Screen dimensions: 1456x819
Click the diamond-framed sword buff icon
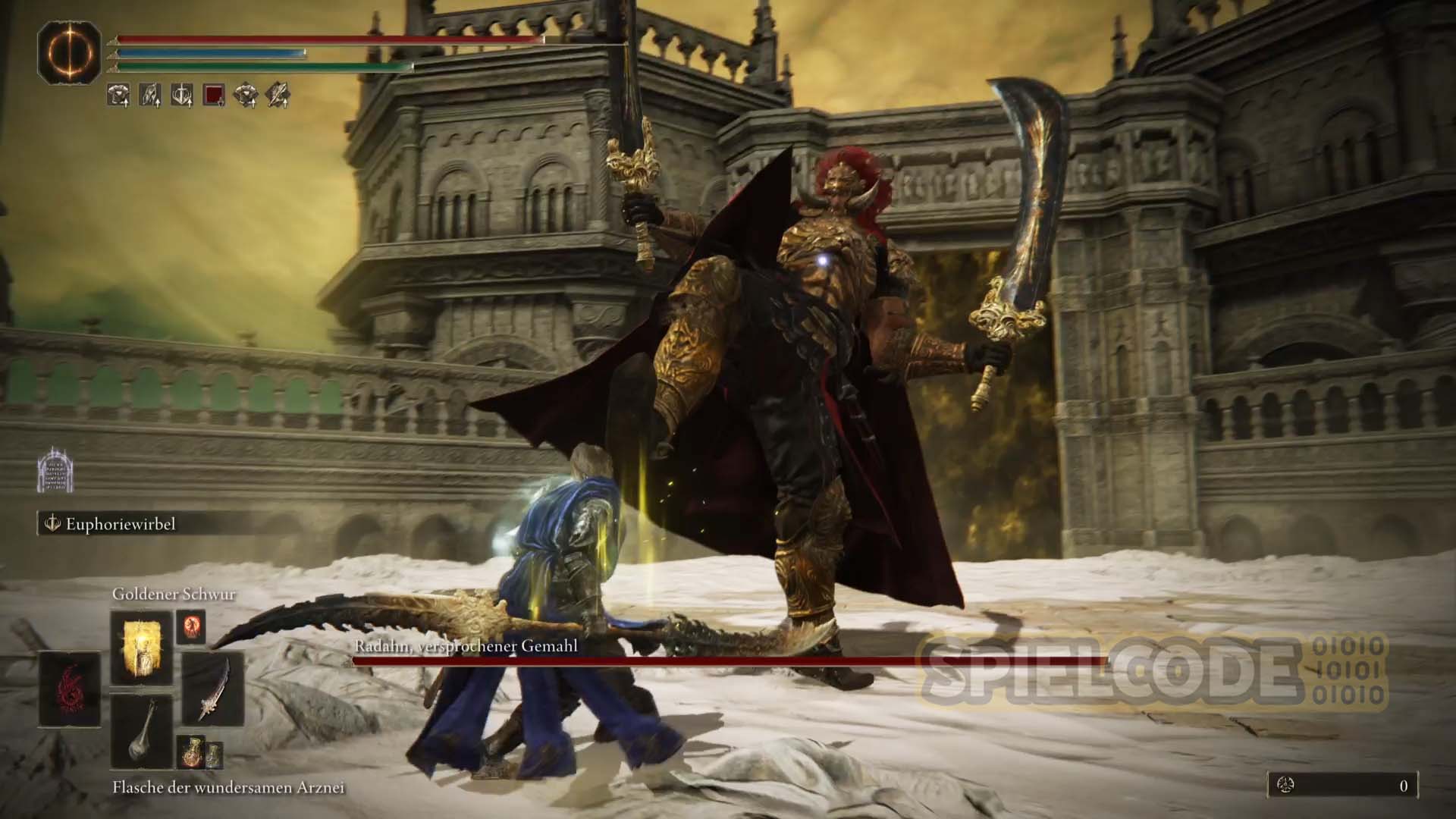tap(278, 95)
